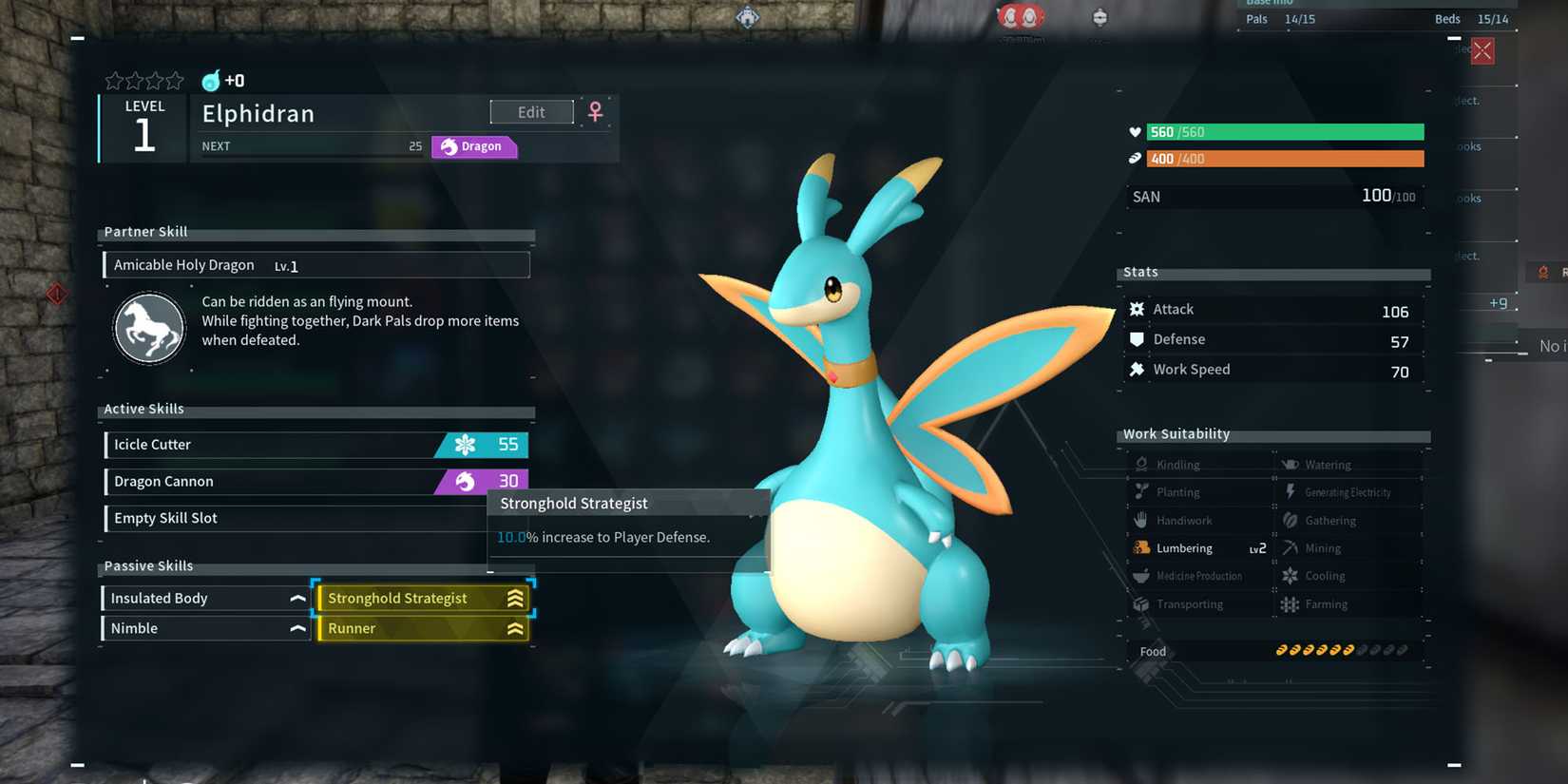Click the Handiwork hand icon
Viewport: 1568px width, 784px height.
point(1143,520)
